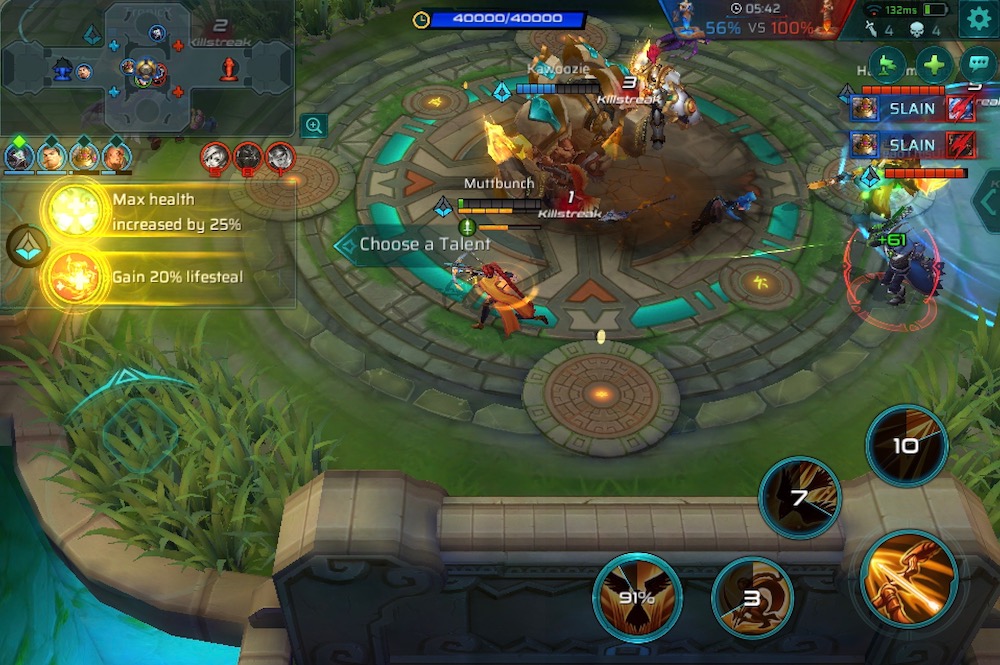Image resolution: width=1000 pixels, height=665 pixels.
Task: Choose the Max health increased by 25% talent
Action: point(76,211)
